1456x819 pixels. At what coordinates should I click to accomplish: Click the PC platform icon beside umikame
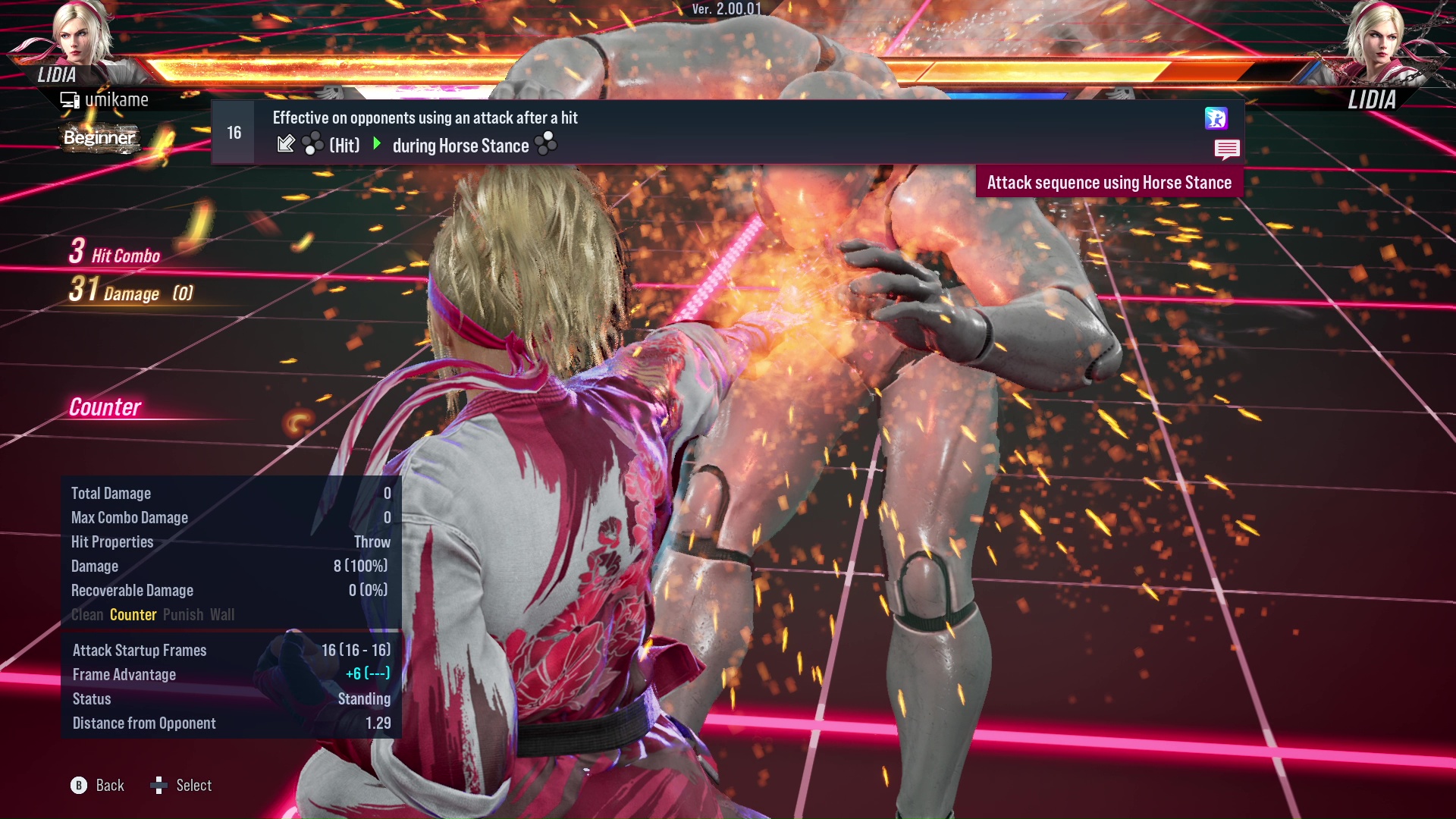coord(69,99)
